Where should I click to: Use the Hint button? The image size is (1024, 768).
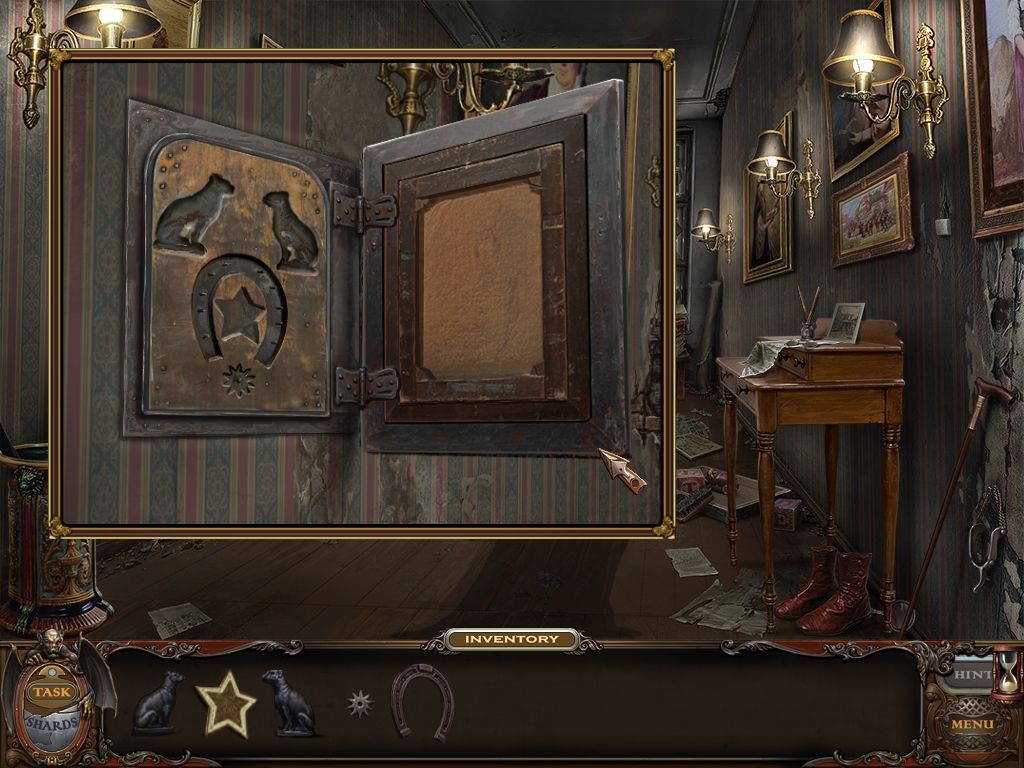[x=968, y=675]
